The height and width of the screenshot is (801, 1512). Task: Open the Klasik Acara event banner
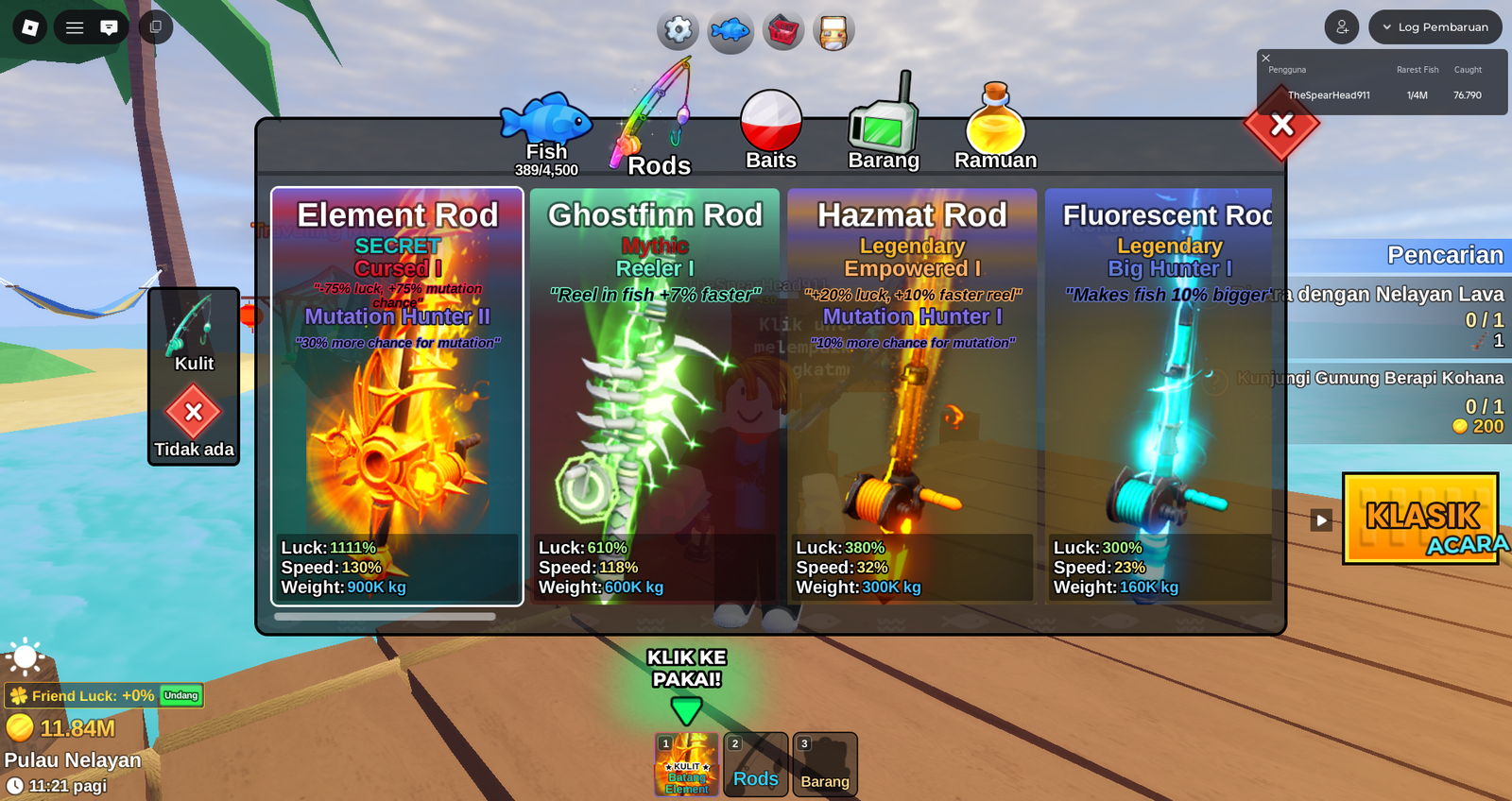point(1420,519)
